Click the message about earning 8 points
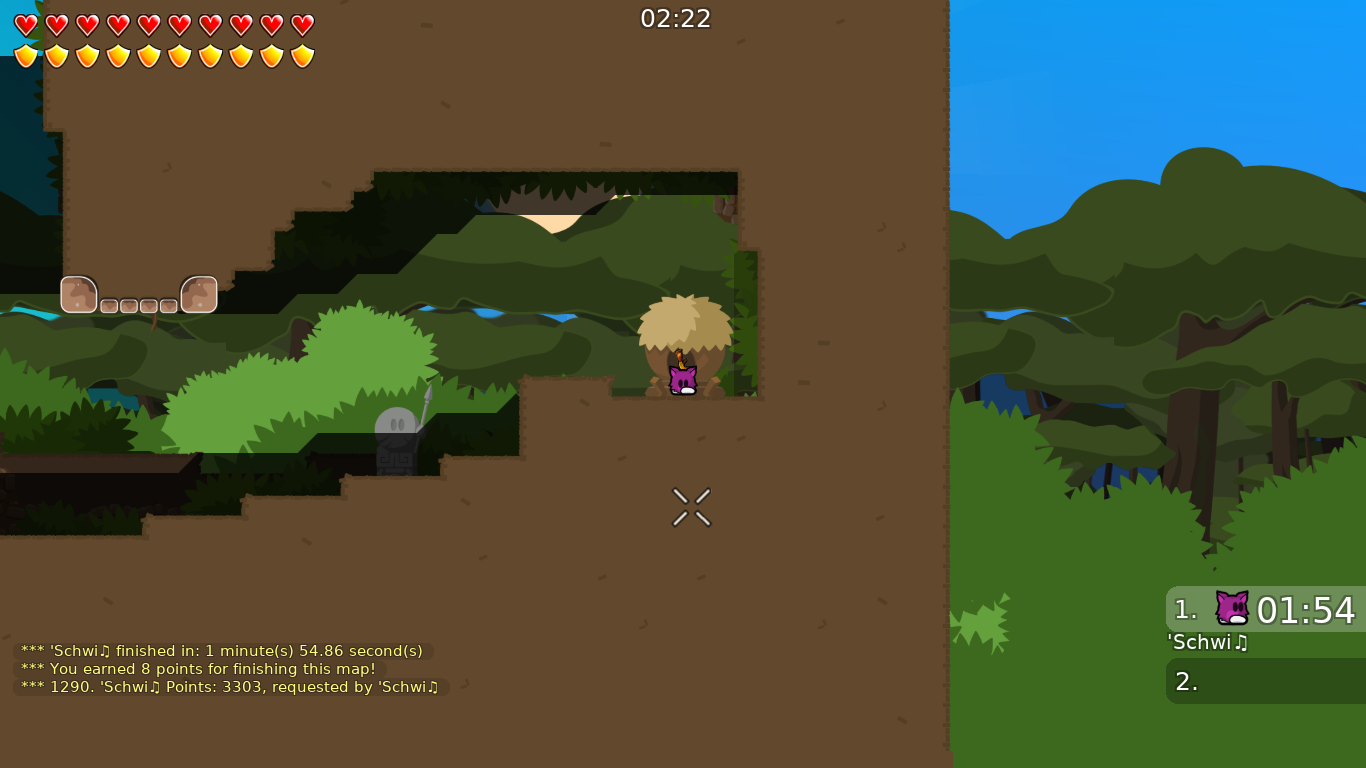This screenshot has height=768, width=1366. [x=200, y=668]
